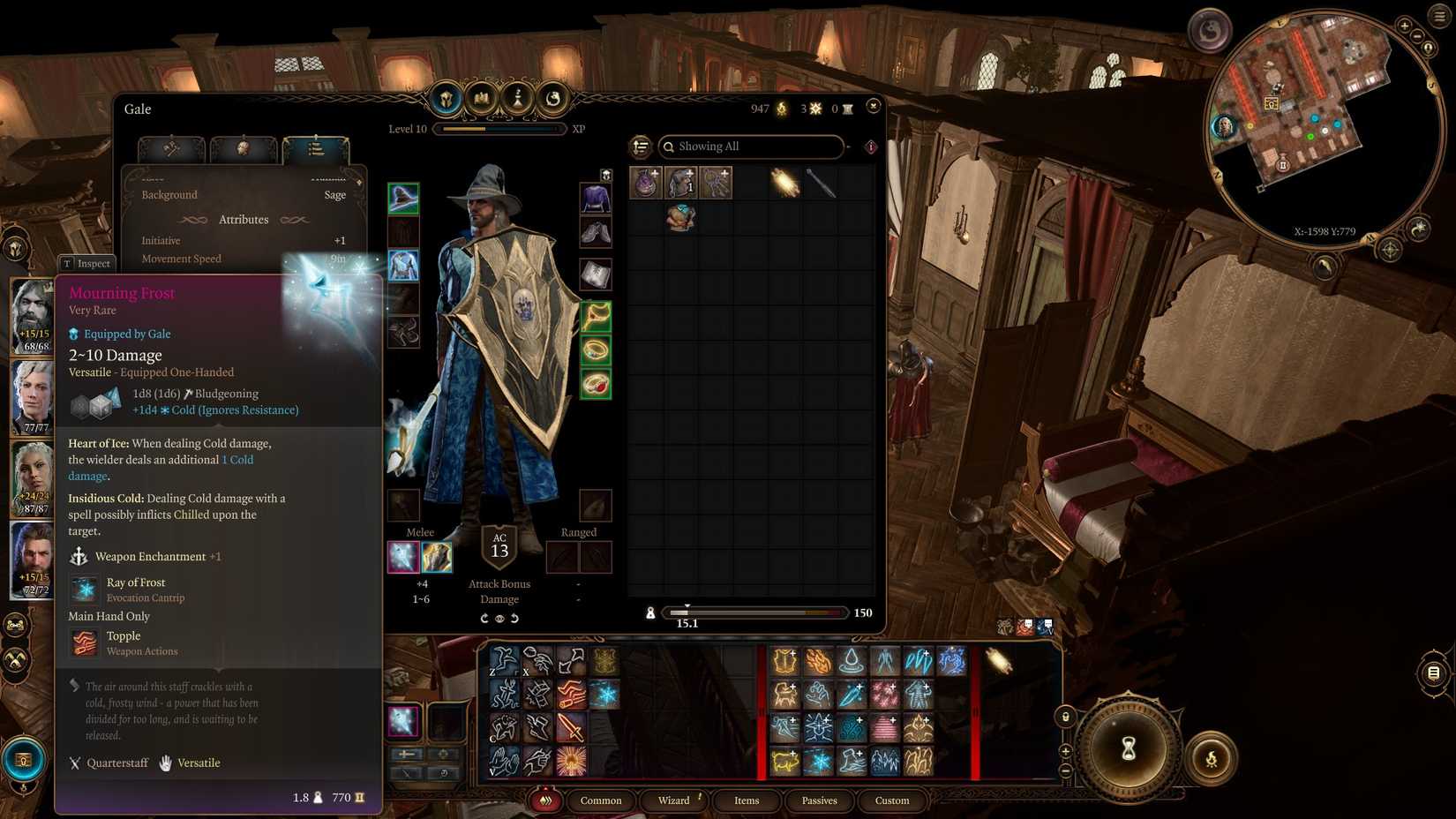The width and height of the screenshot is (1456, 819).
Task: Open the Topple weapon action icon
Action: 84,642
